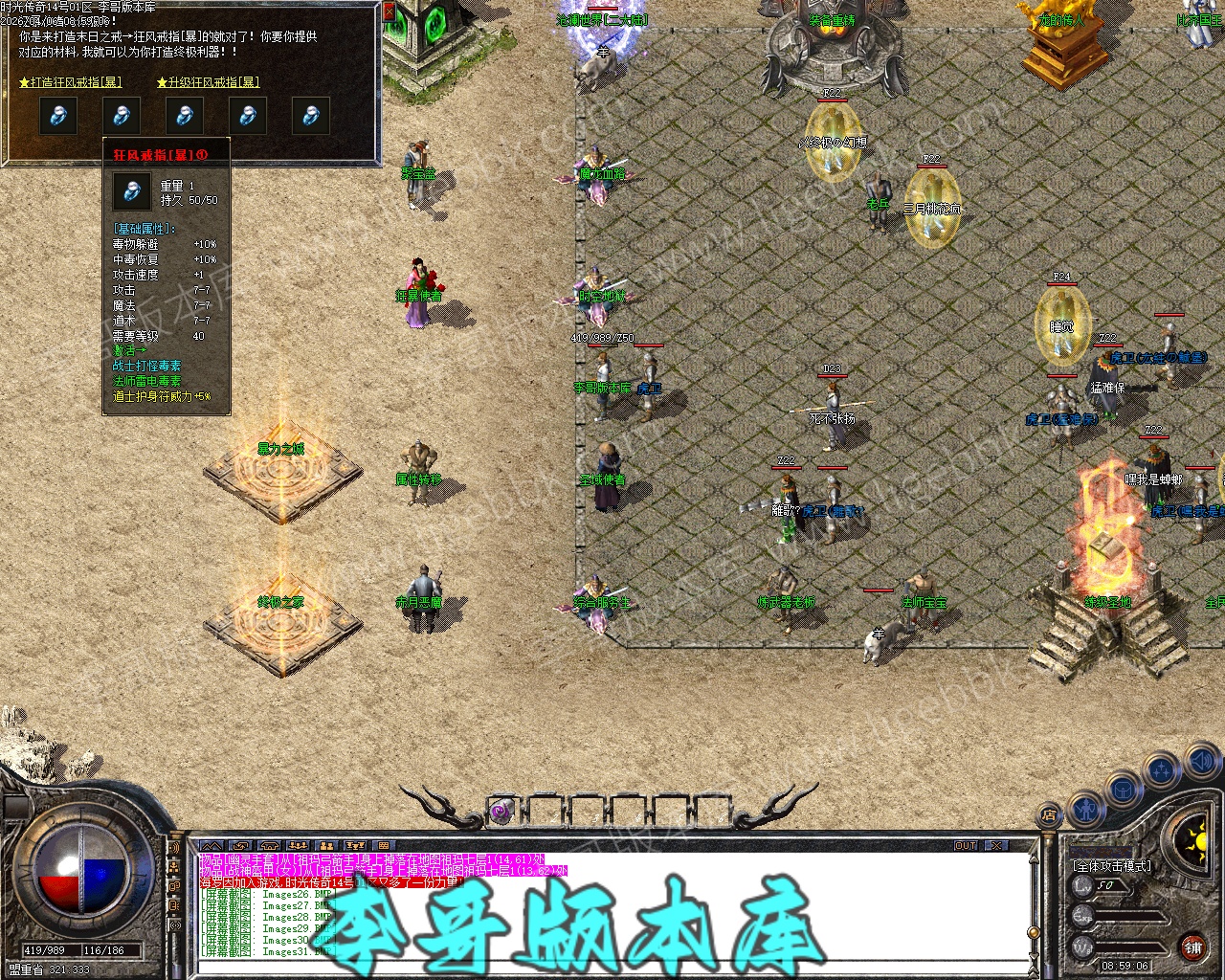1225x980 pixels.
Task: Toggle the speaker sound button
Action: (x=1202, y=762)
